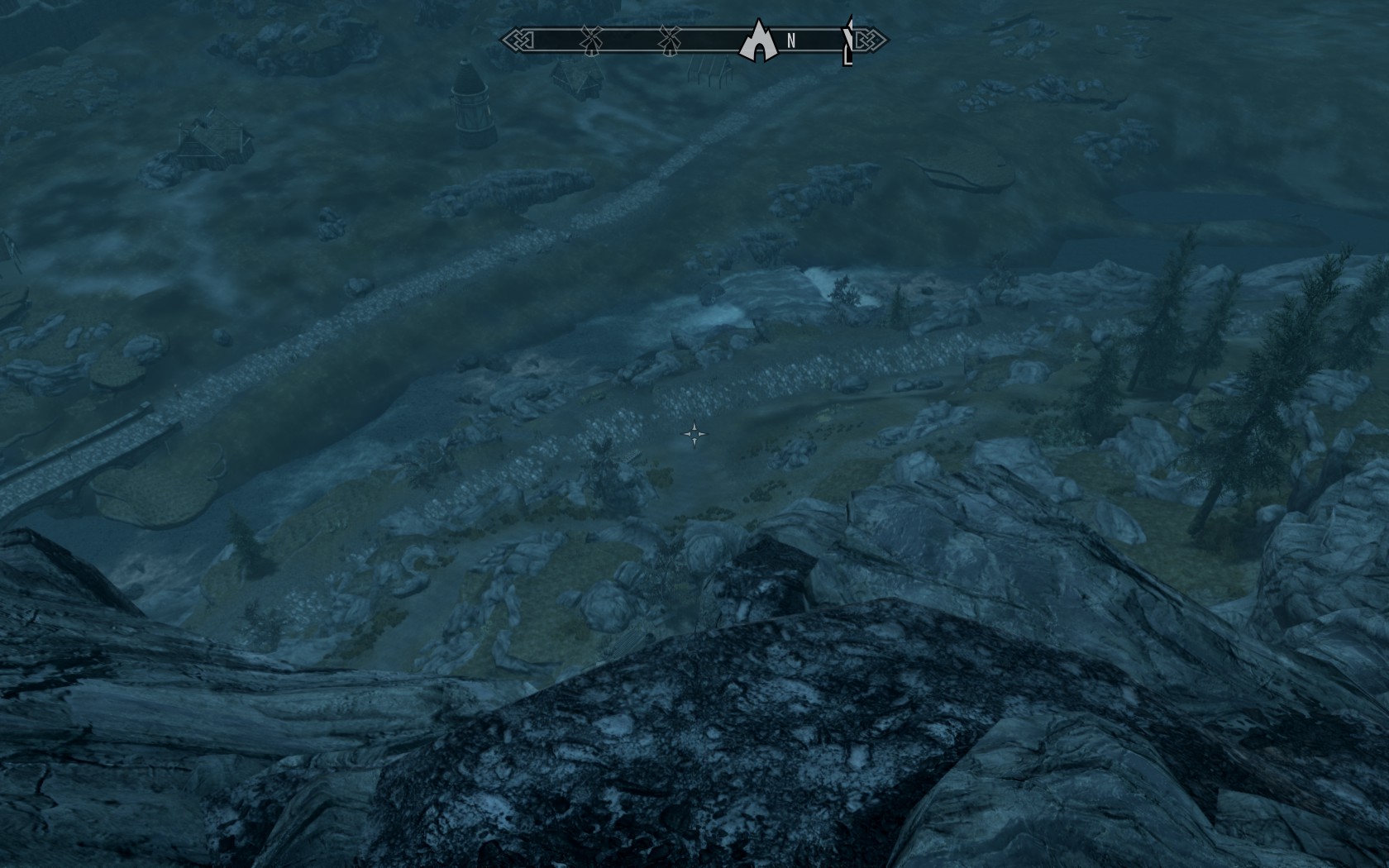Click the cave location marker on the compass

759,41
